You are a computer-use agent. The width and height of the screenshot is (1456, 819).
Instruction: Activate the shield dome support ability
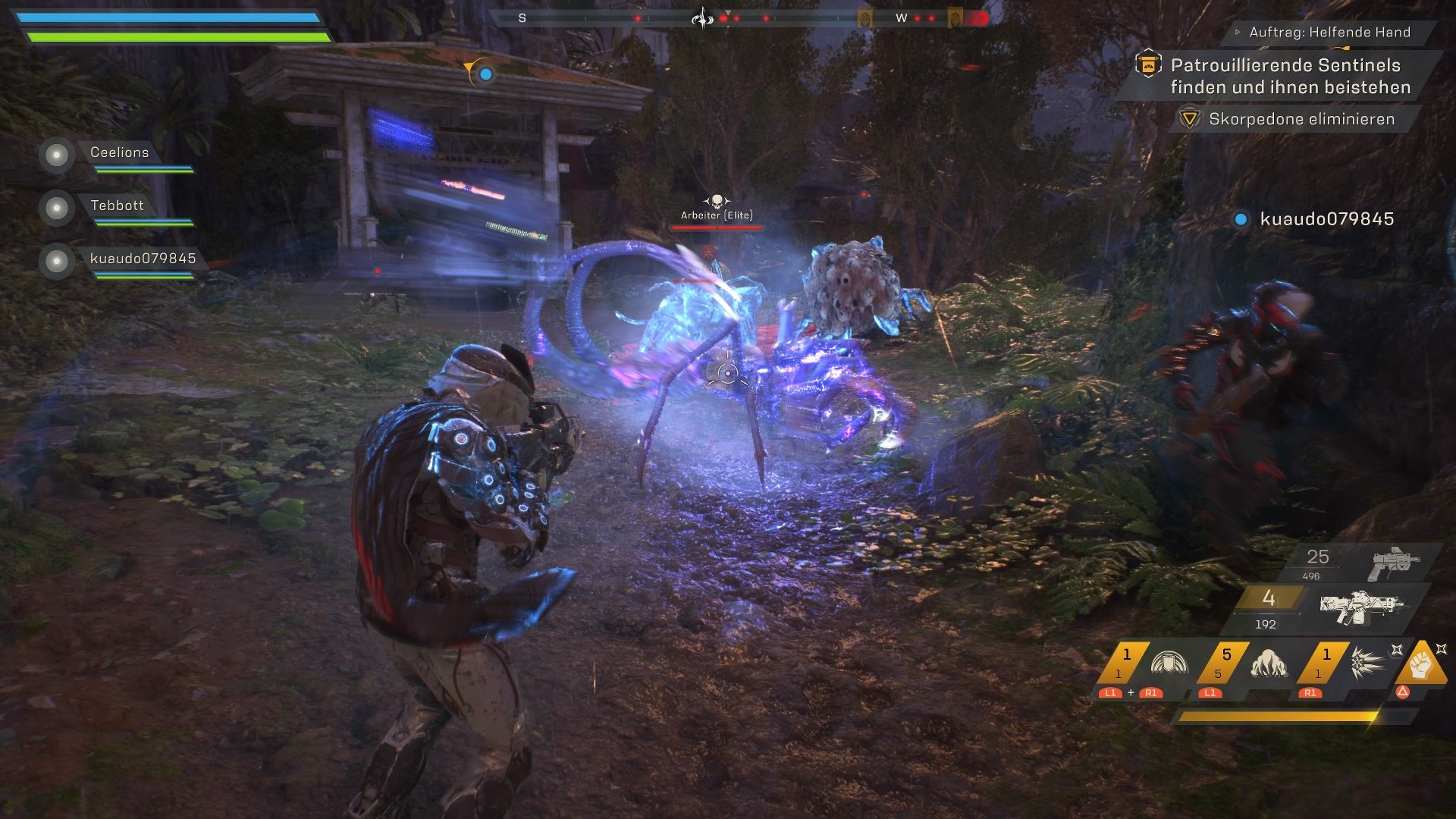[x=1168, y=664]
